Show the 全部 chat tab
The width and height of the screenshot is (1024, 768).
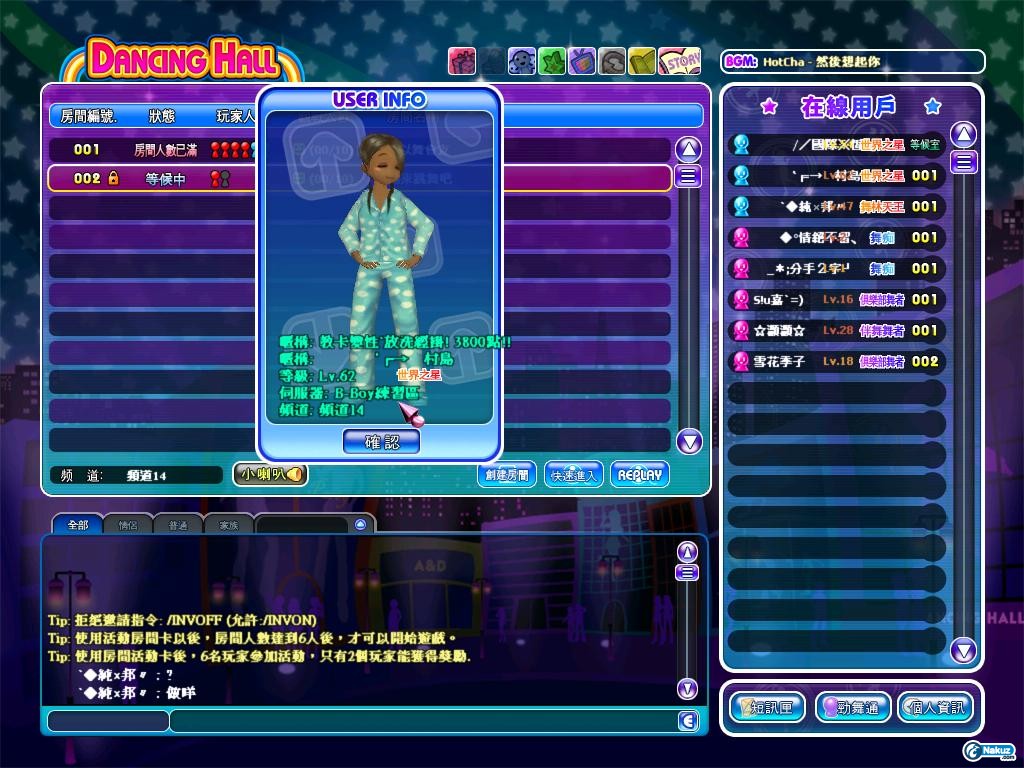click(x=78, y=524)
